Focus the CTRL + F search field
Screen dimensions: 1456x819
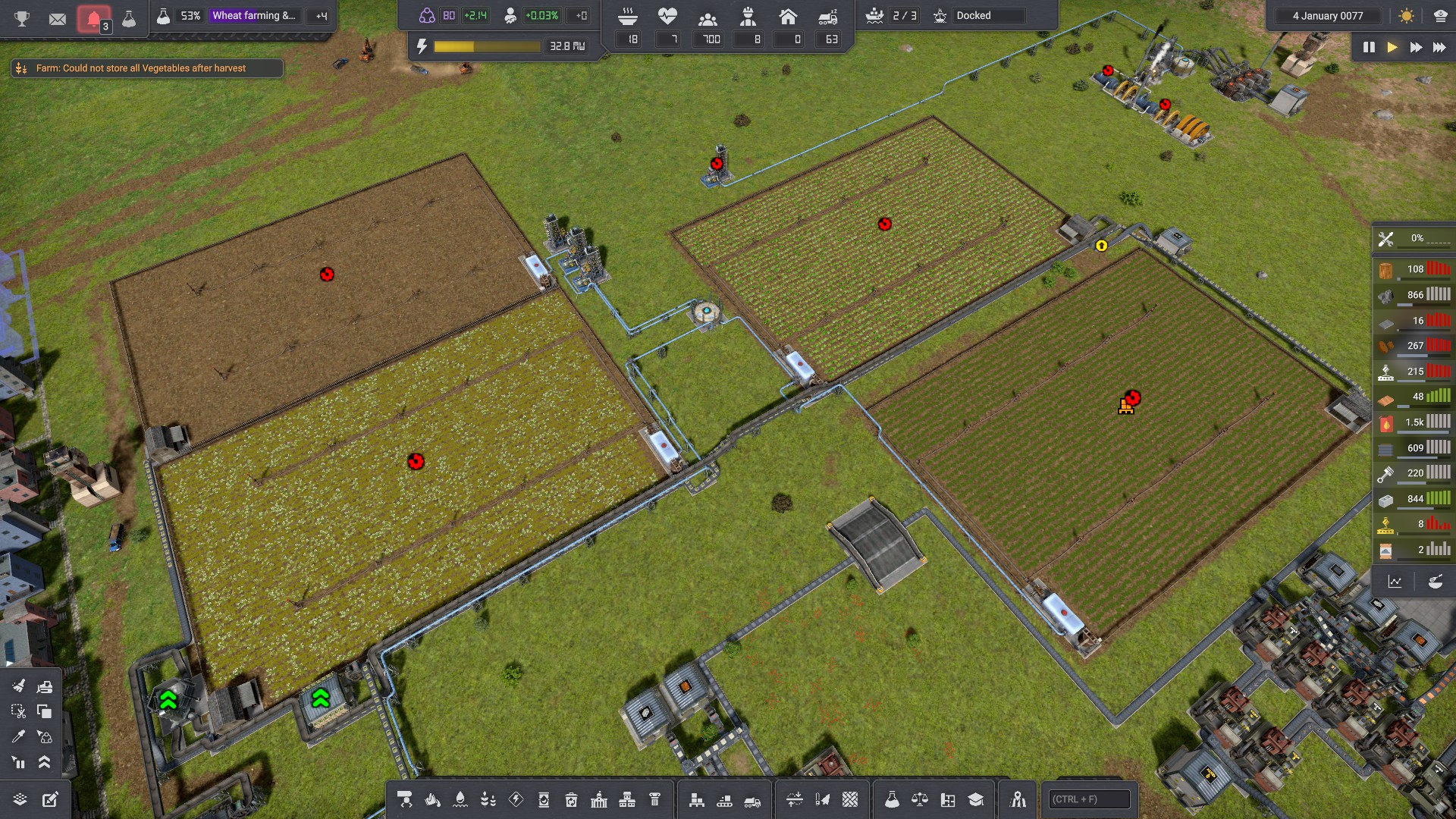(1089, 799)
